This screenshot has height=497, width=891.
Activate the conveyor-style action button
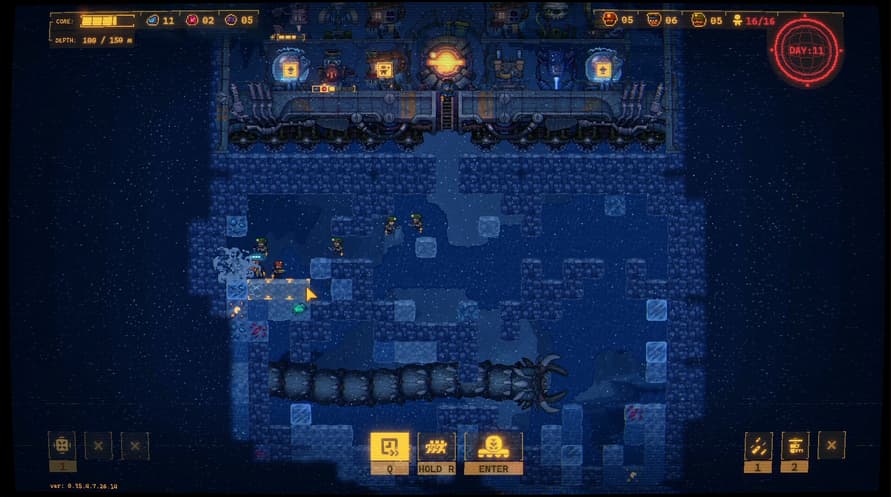437,446
